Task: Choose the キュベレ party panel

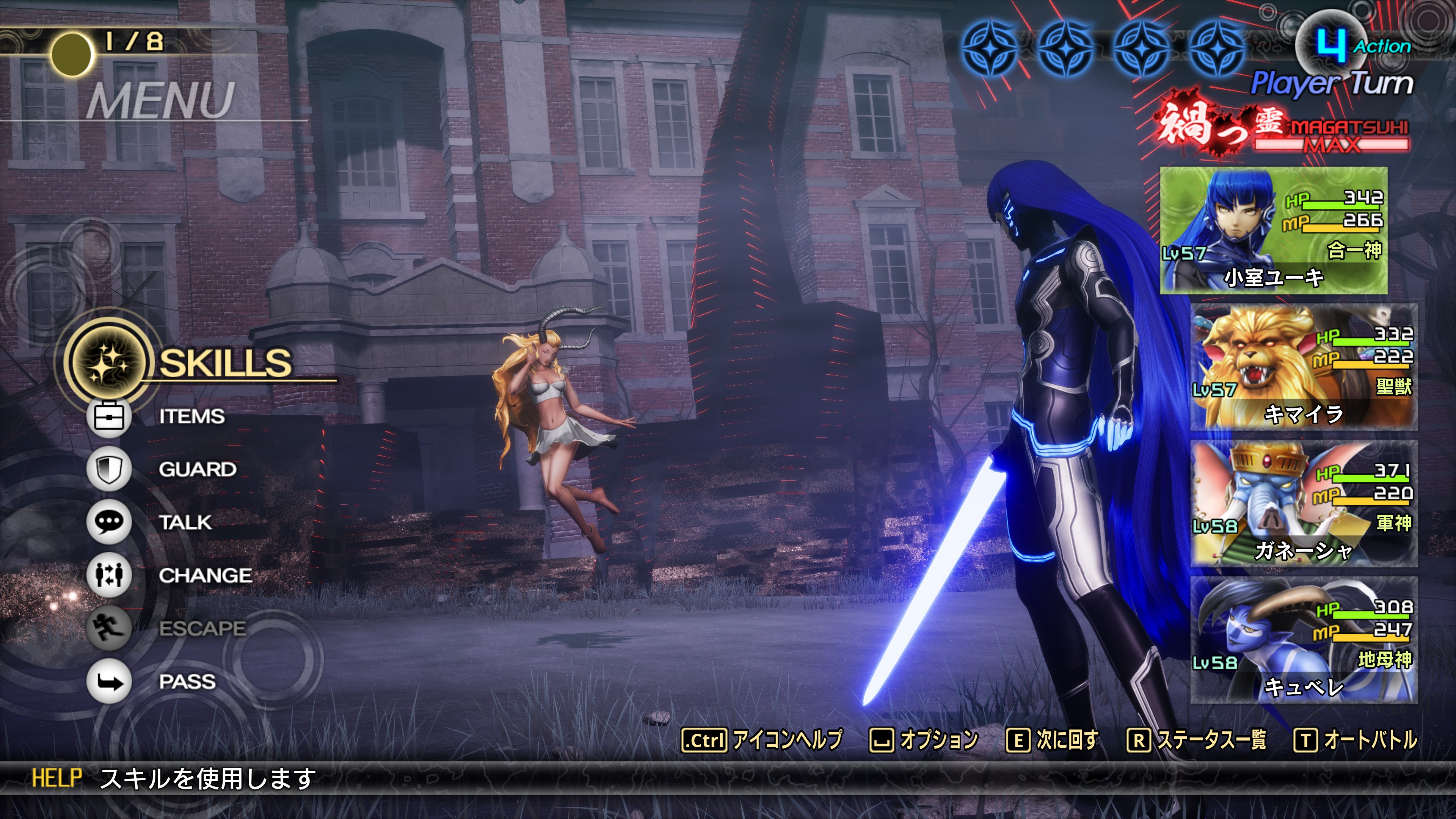Action: pos(1304,640)
